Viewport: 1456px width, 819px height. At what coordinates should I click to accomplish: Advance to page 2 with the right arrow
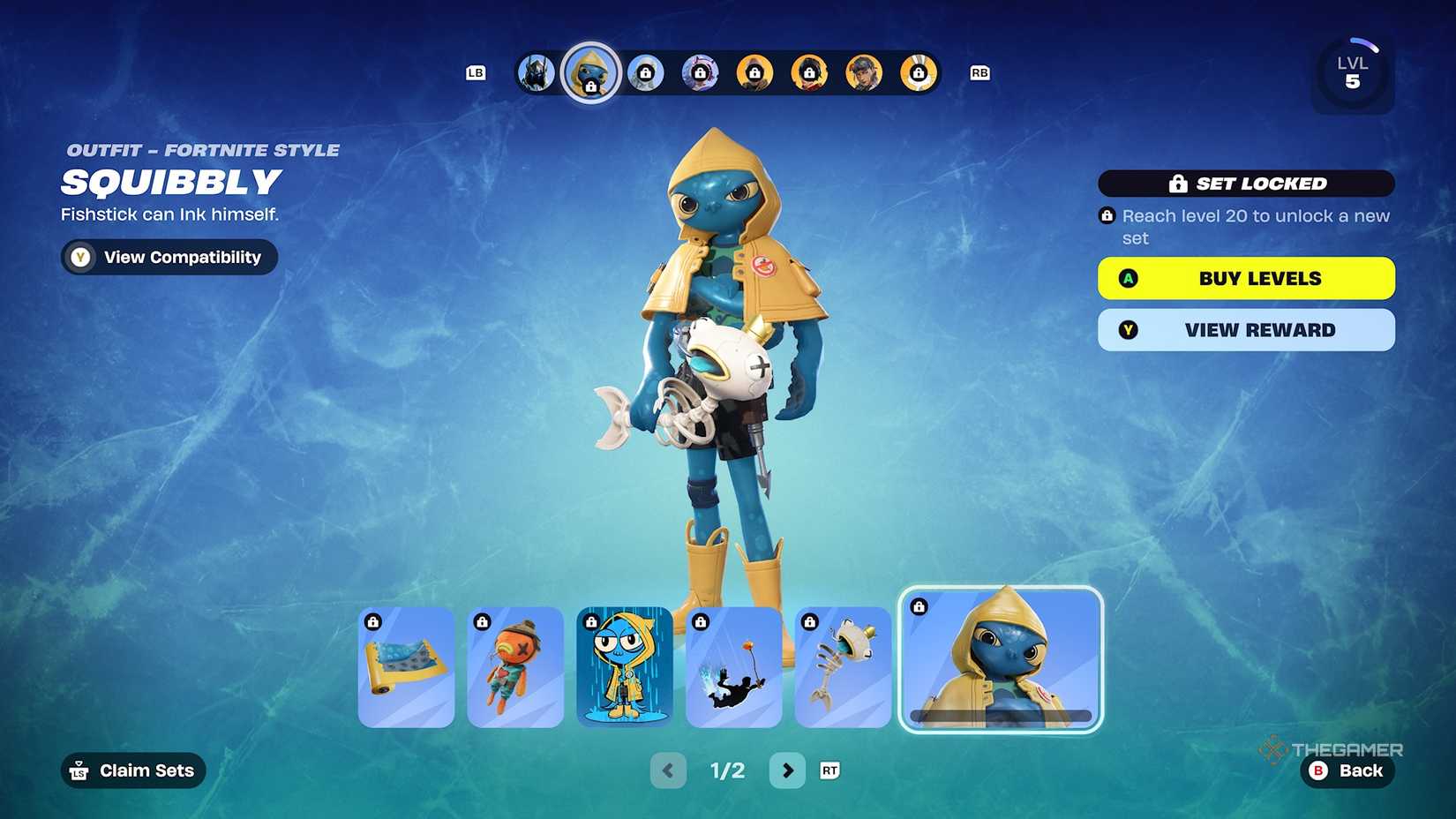click(x=788, y=770)
